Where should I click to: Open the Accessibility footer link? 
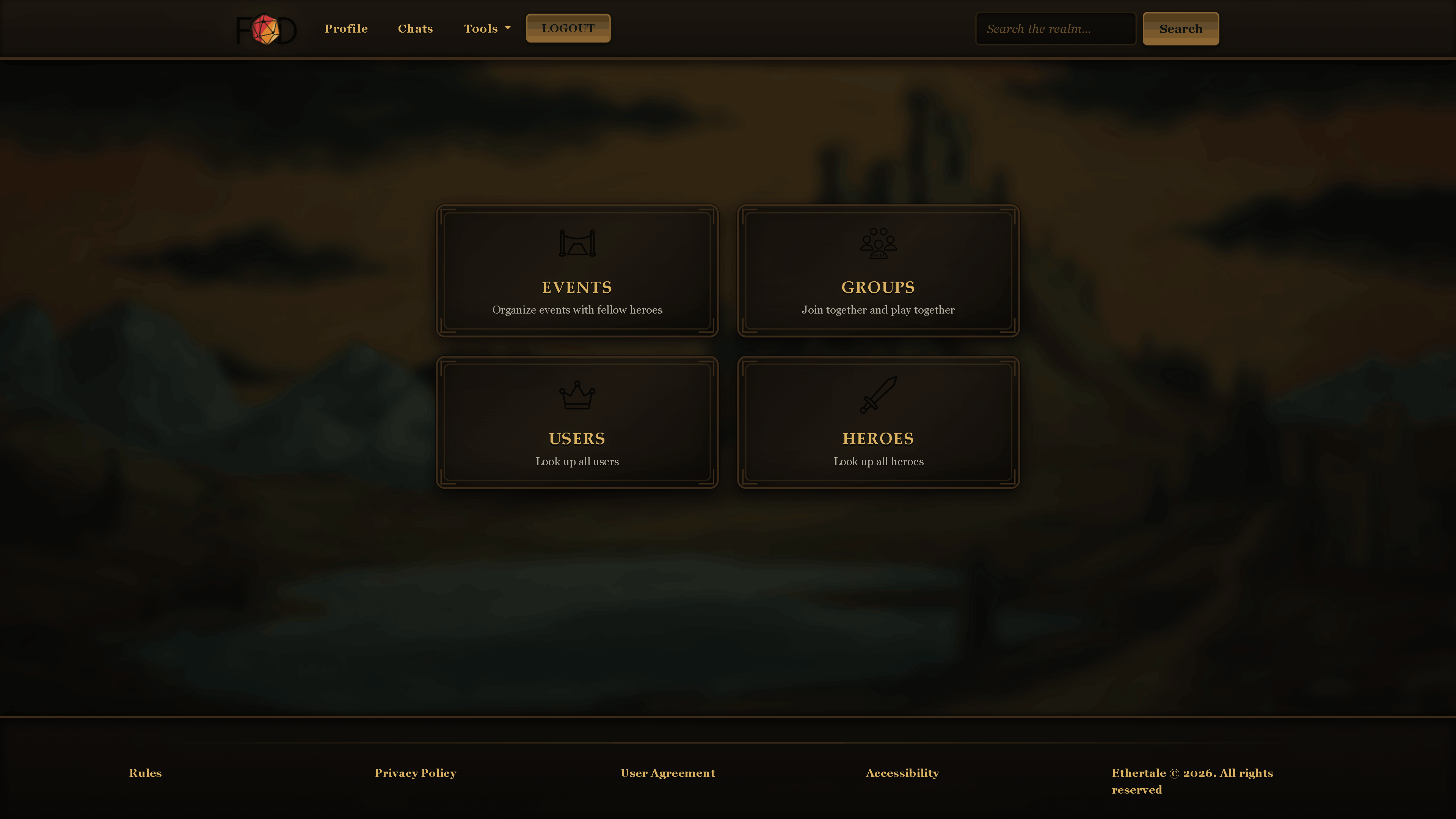(x=903, y=773)
